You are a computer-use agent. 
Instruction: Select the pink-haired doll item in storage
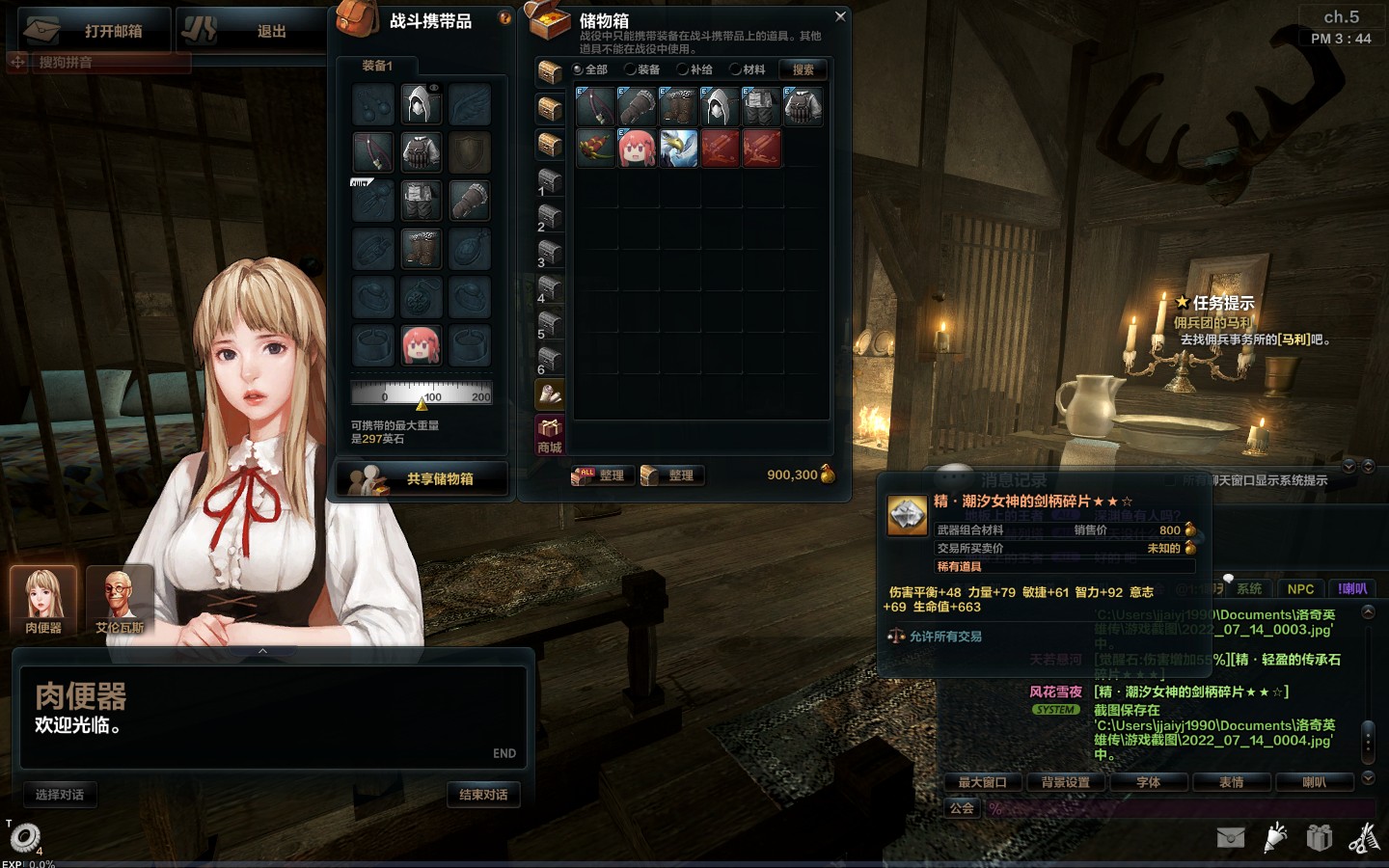637,149
